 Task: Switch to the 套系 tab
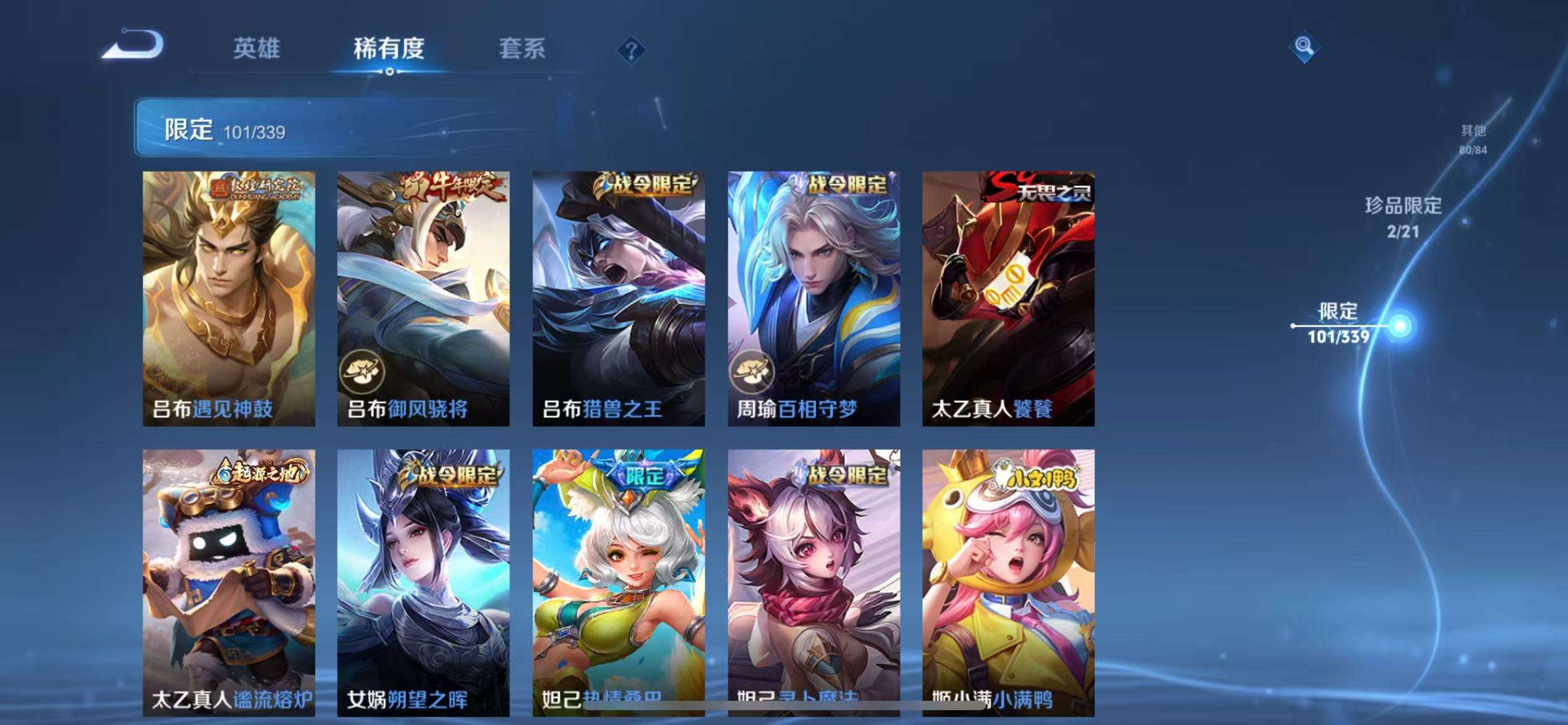click(523, 50)
